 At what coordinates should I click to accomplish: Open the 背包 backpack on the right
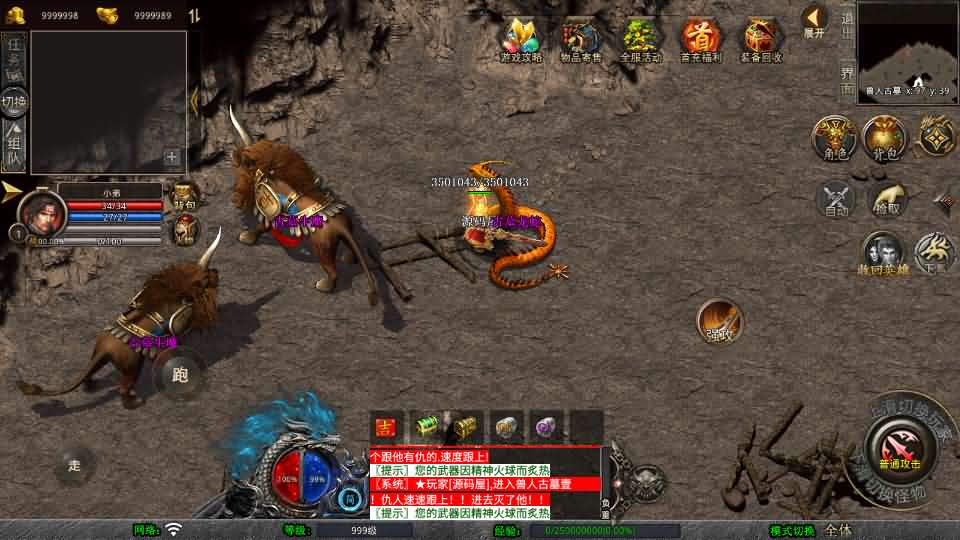[885, 137]
